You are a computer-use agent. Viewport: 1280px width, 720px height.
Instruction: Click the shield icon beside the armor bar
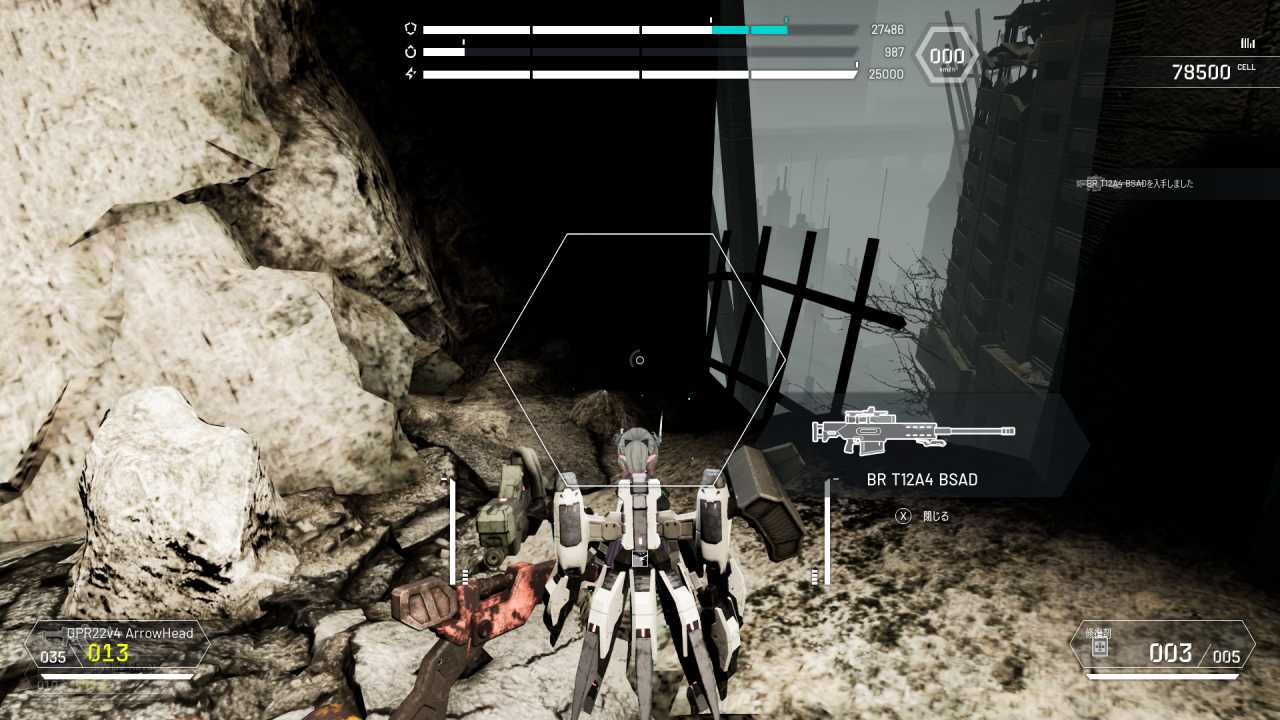411,29
